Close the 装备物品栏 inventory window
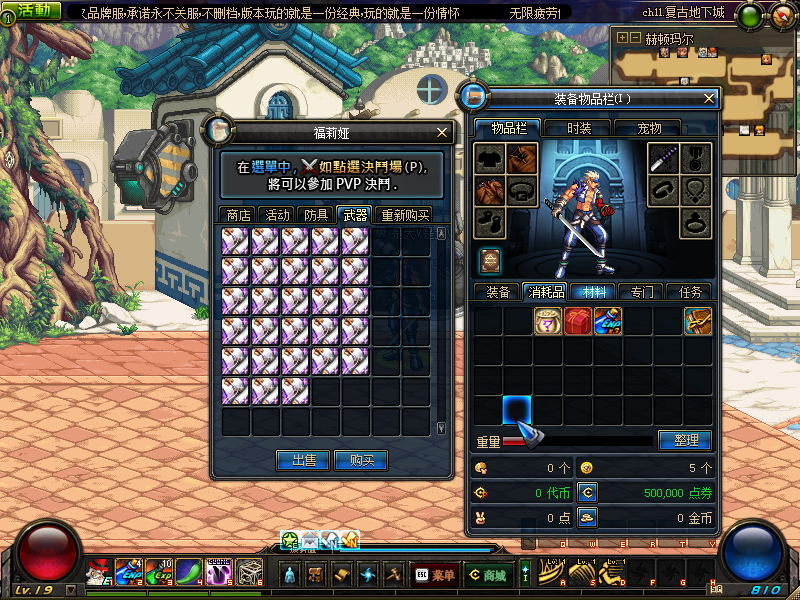 [x=709, y=98]
